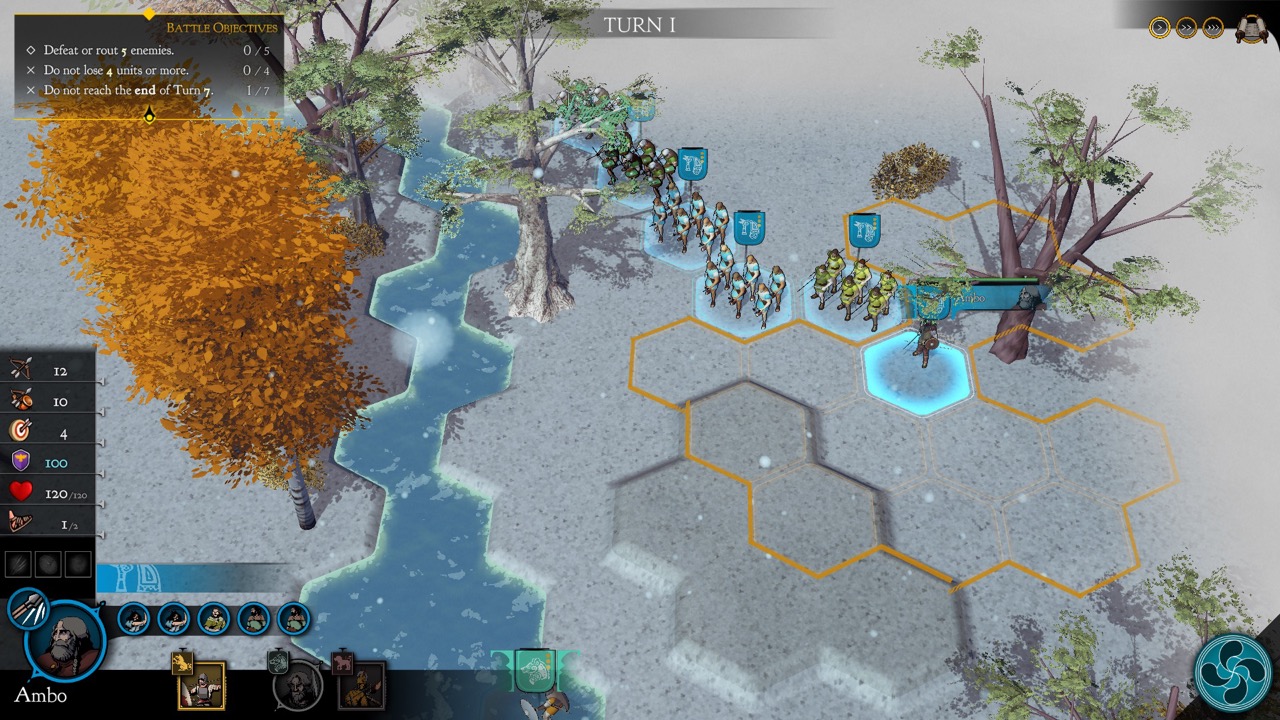Set game speed to triple arrow

(1212, 28)
